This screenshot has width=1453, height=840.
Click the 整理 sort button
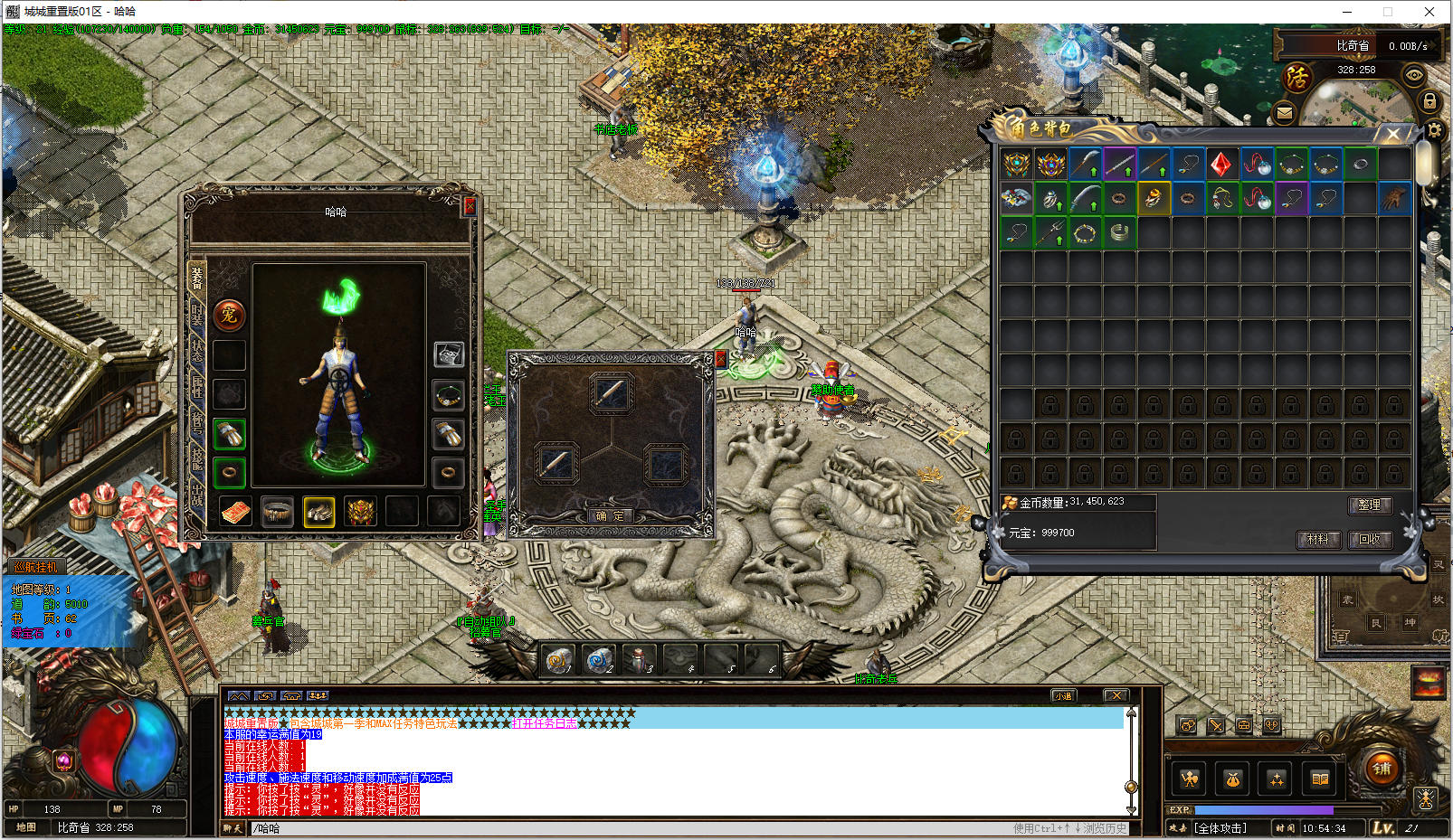coord(1369,505)
